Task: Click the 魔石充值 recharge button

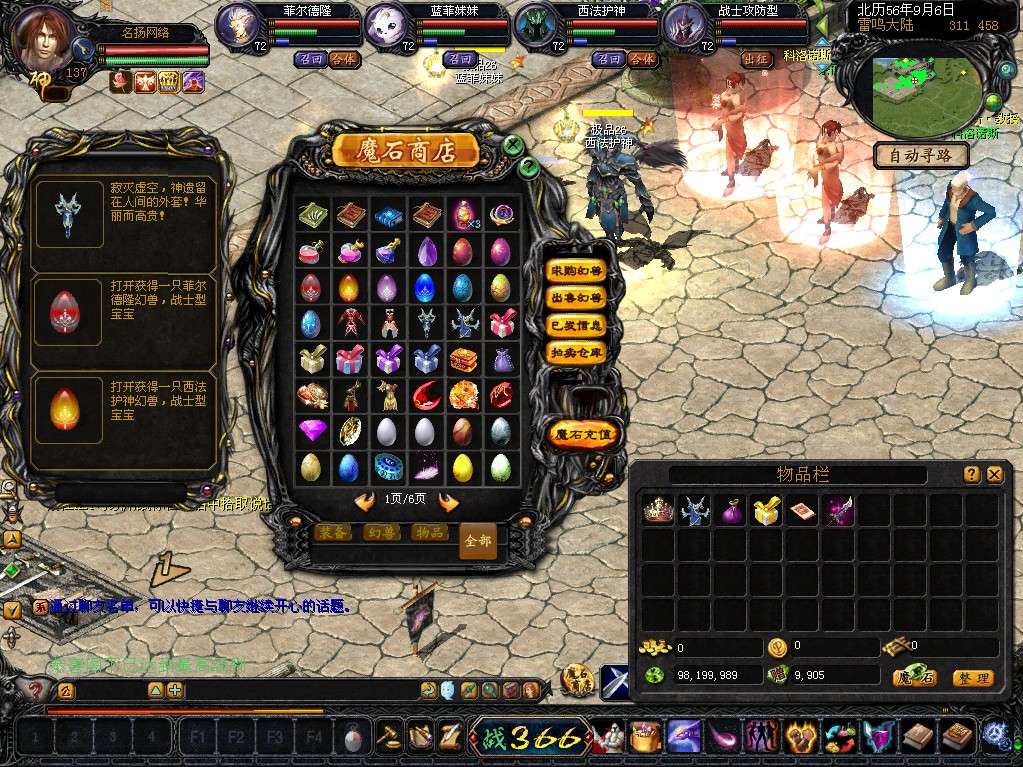Action: (x=585, y=434)
